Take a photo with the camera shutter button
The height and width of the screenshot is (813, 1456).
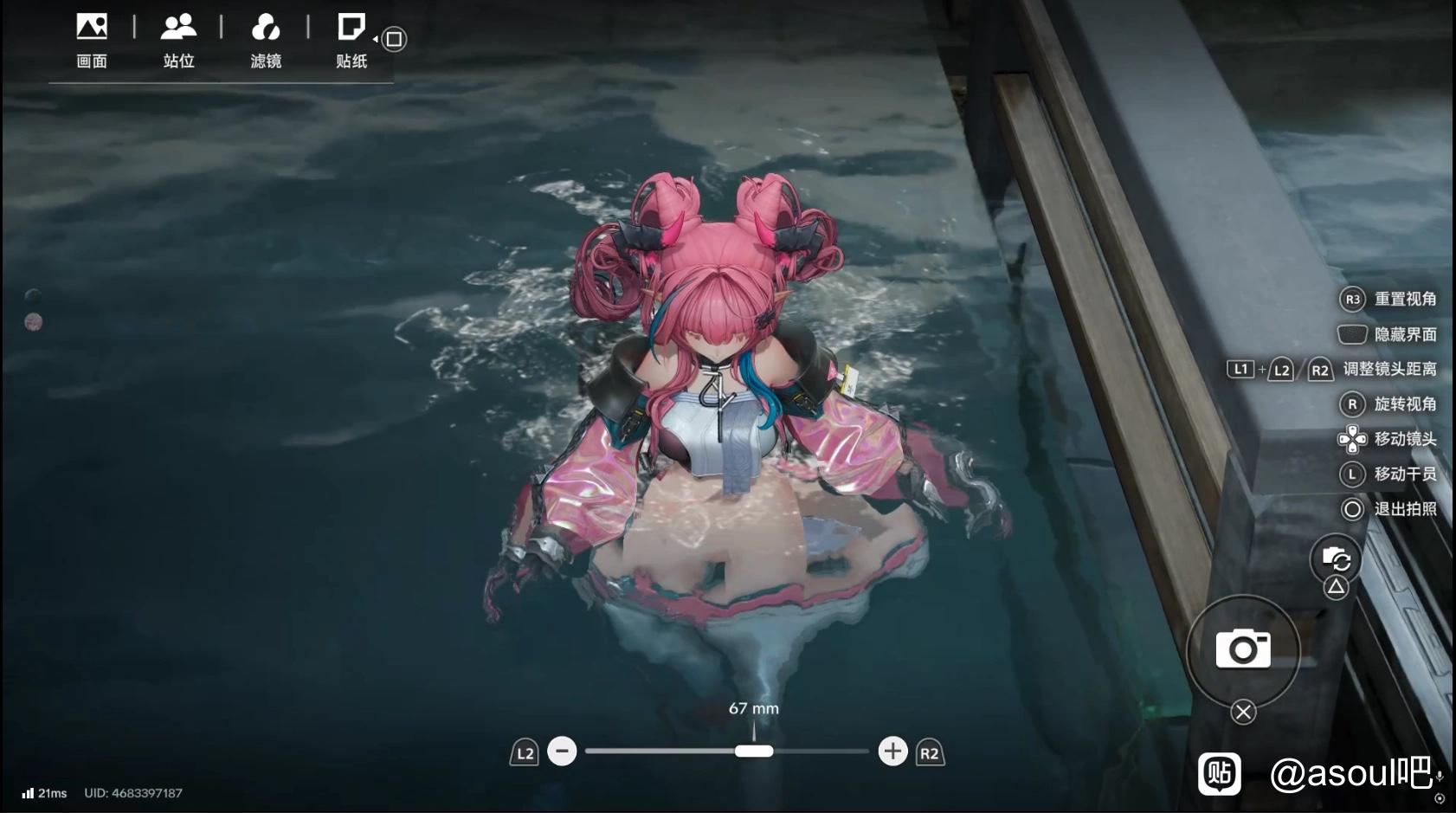tap(1243, 649)
